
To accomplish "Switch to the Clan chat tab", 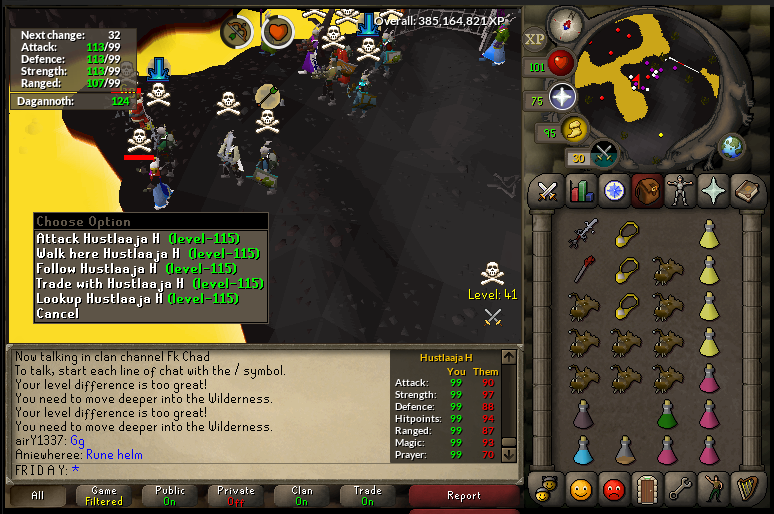I will (x=302, y=495).
